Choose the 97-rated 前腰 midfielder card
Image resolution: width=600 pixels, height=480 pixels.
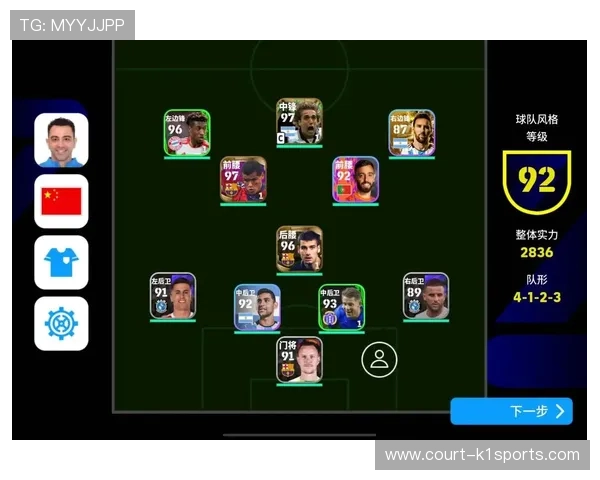(243, 180)
